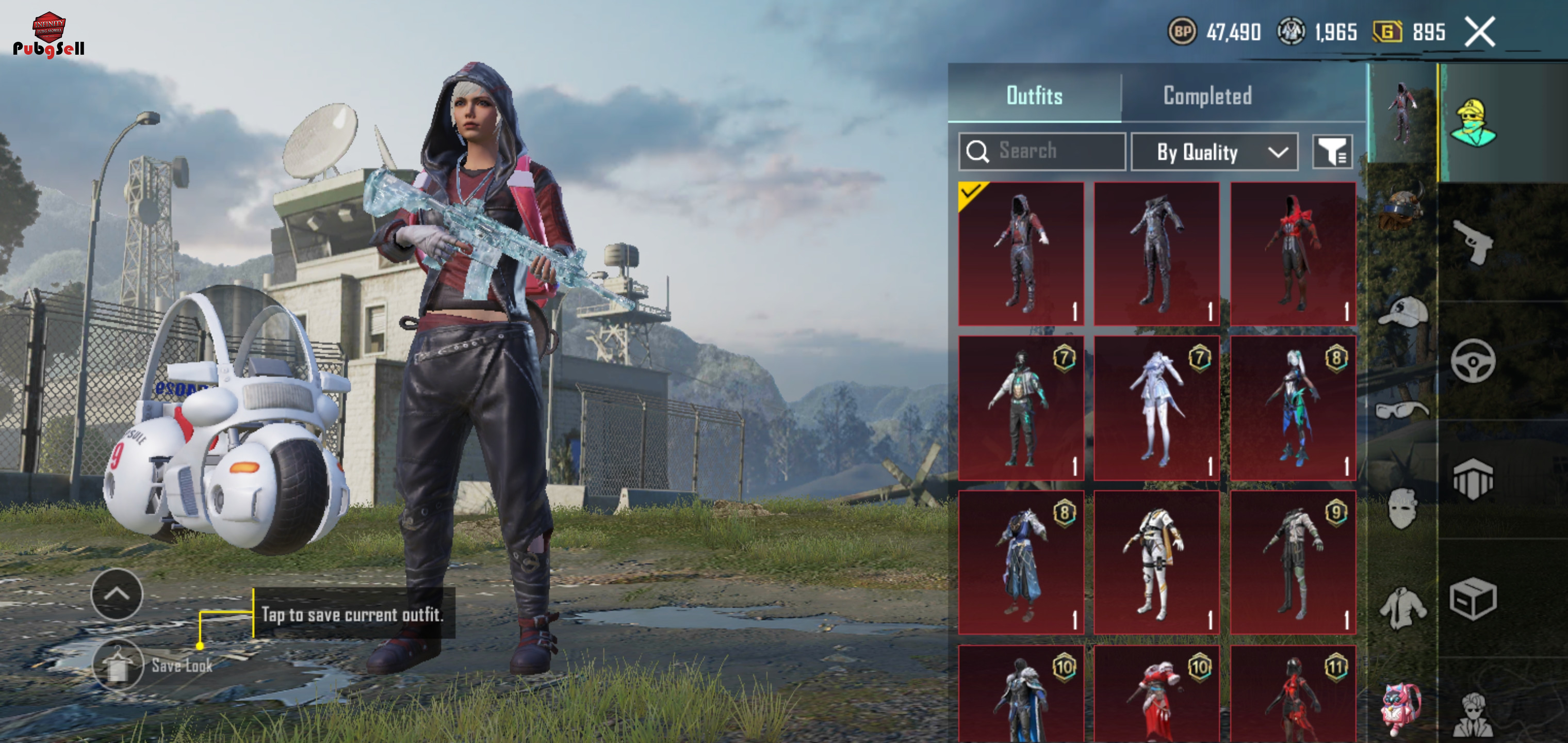Switch to the Completed tab
This screenshot has width=1568, height=743.
pos(1207,95)
